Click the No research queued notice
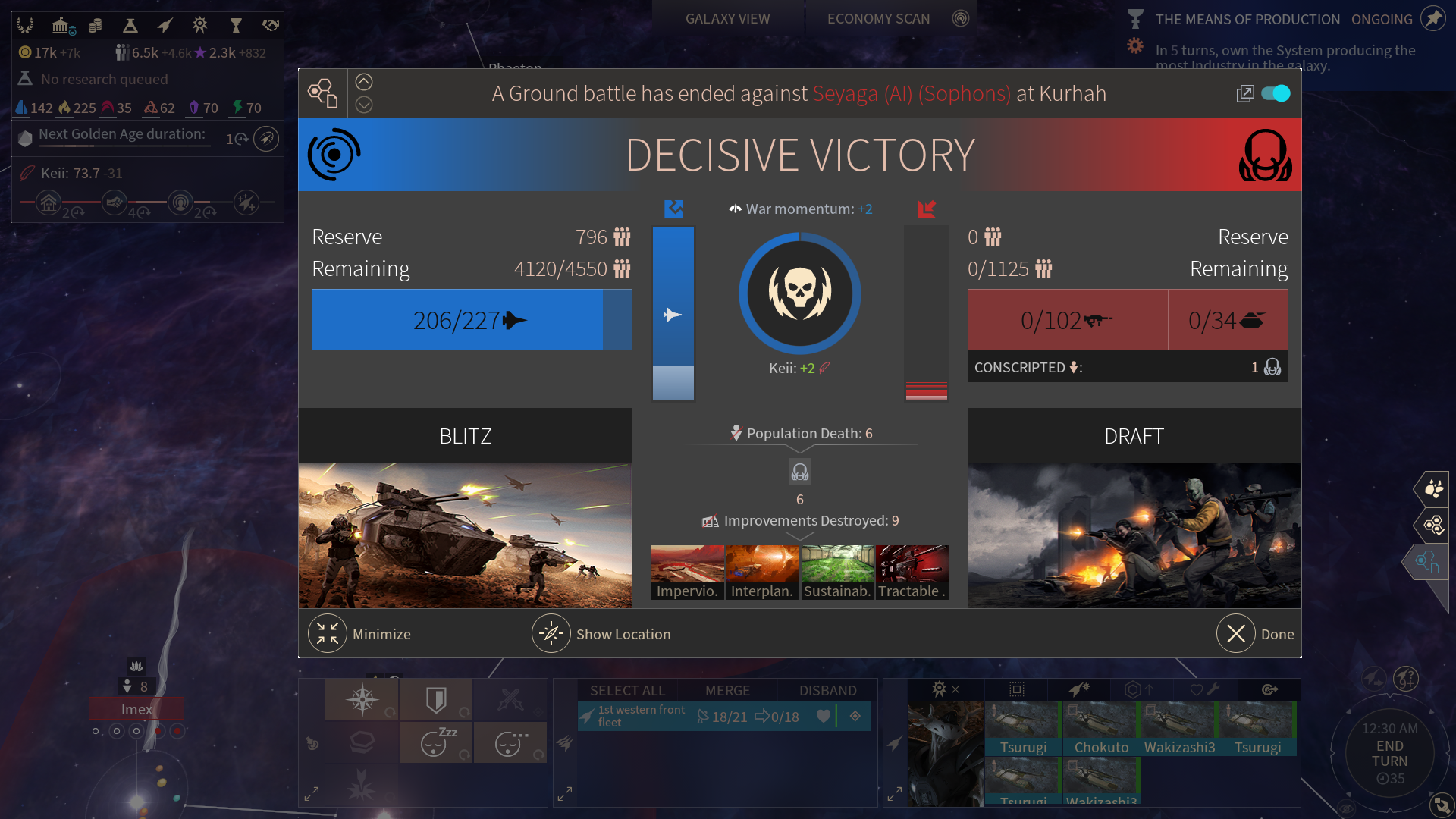This screenshot has width=1456, height=819. point(105,79)
